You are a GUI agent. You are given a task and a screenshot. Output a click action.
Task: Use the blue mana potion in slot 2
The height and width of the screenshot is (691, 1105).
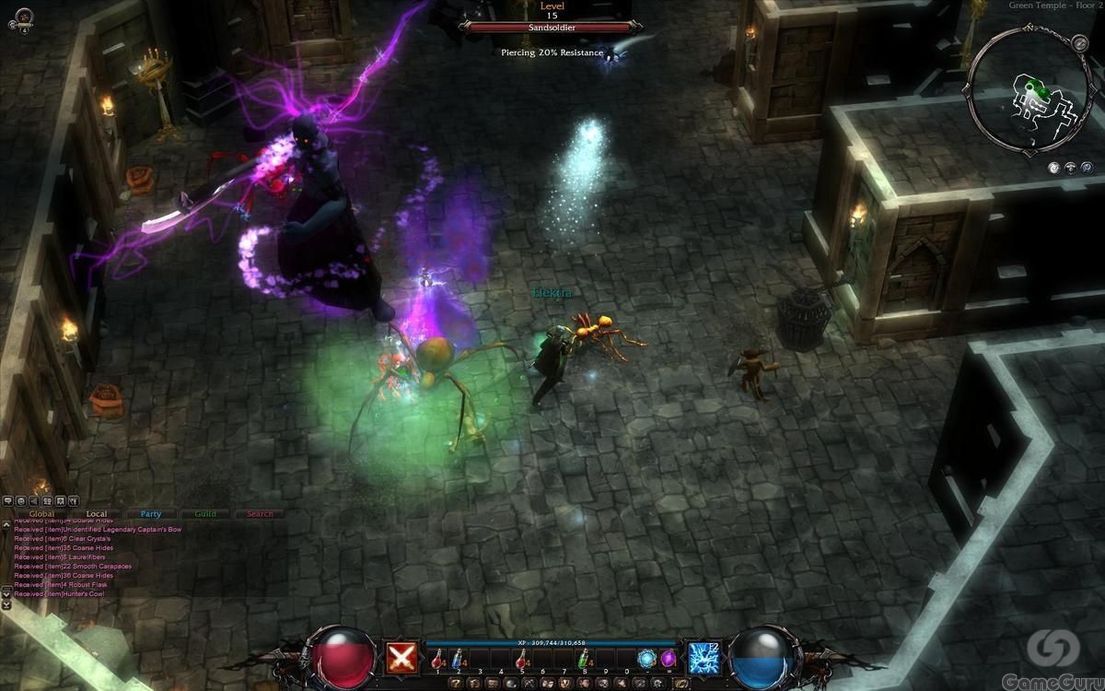tap(458, 658)
